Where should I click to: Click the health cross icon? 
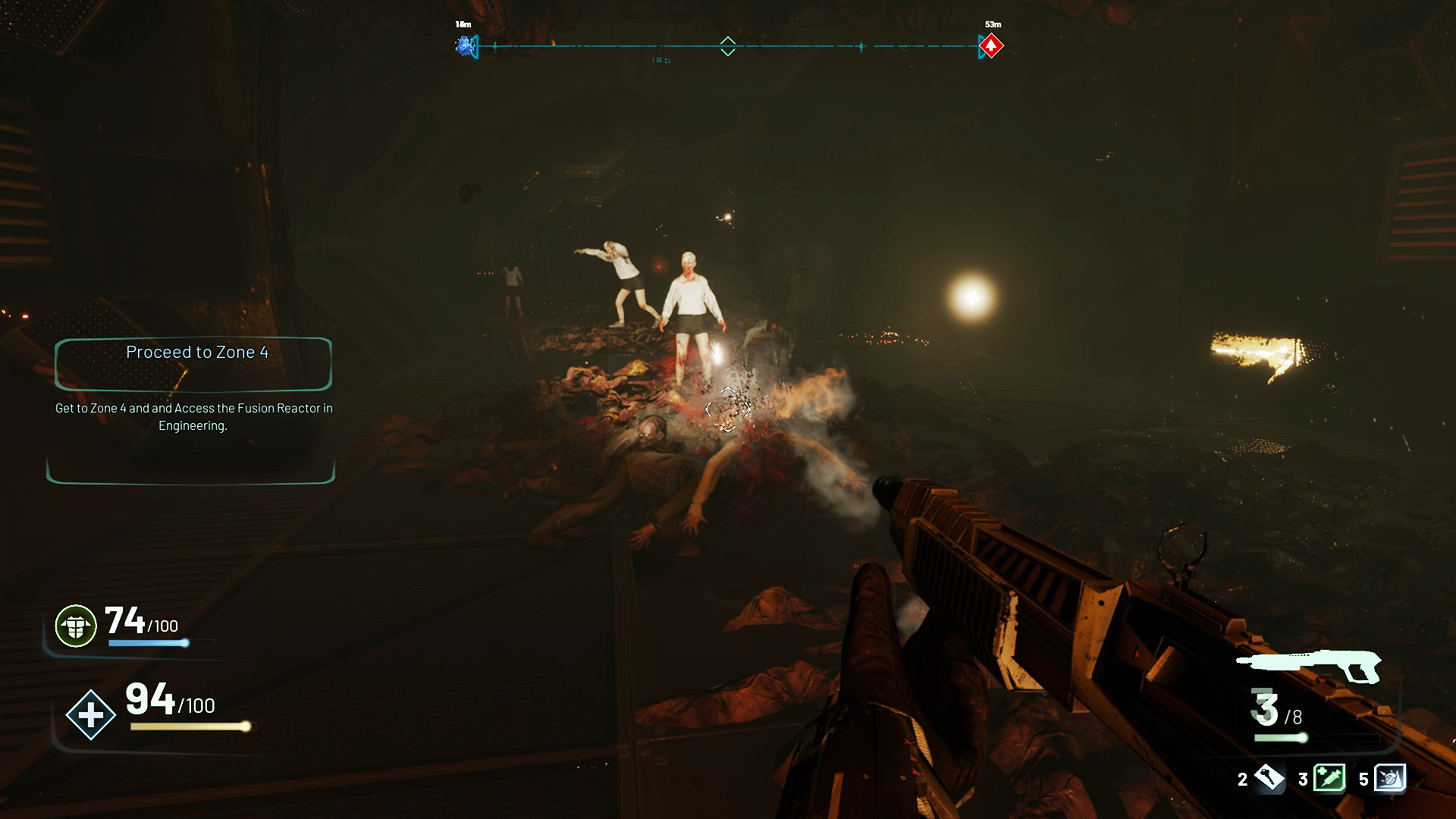pos(90,714)
